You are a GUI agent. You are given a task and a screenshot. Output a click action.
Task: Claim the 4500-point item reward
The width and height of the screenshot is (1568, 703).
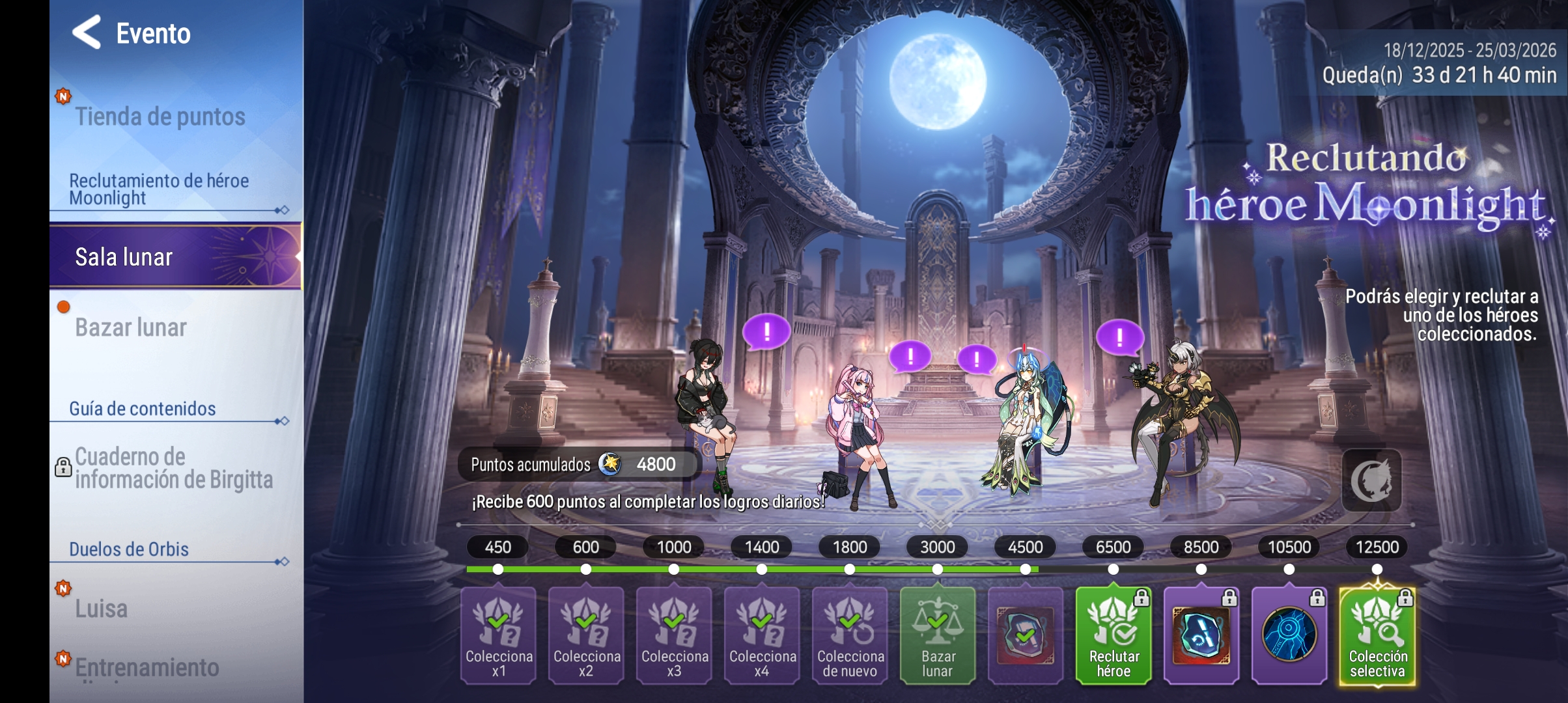coord(1026,635)
